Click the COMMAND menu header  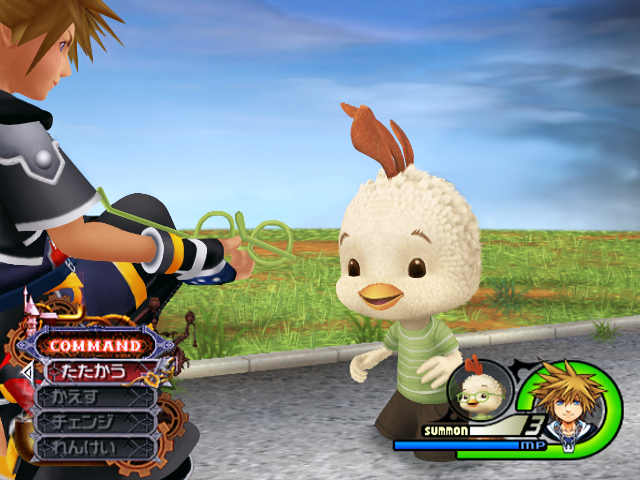(95, 345)
